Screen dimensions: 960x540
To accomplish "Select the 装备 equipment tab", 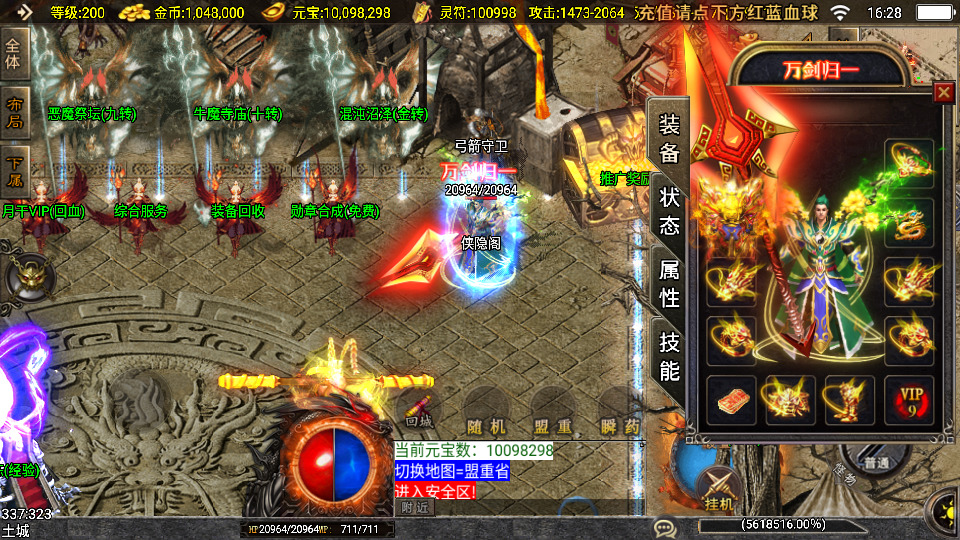I will pos(669,138).
